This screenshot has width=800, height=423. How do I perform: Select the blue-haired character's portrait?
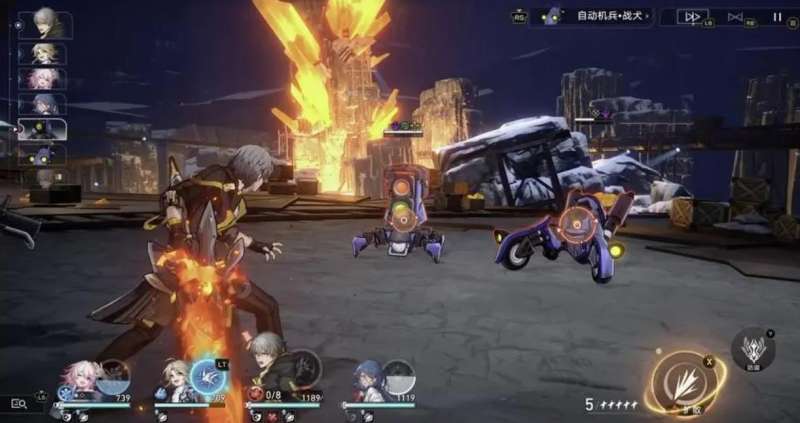(x=368, y=381)
